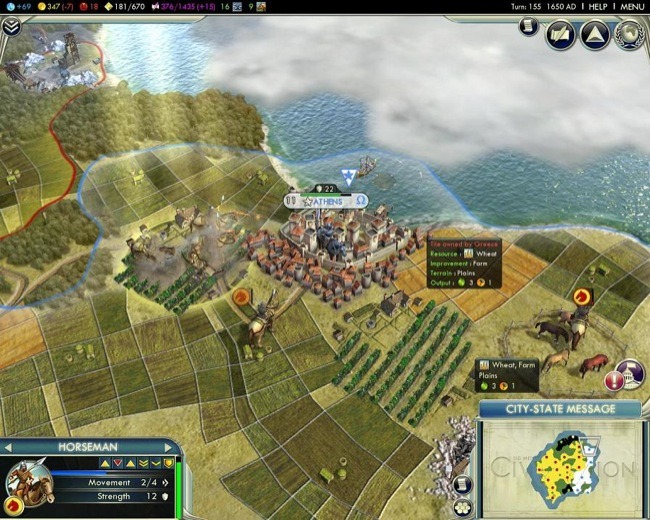Open the diplomacy globe icon
The width and height of the screenshot is (650, 520).
pyautogui.click(x=630, y=36)
